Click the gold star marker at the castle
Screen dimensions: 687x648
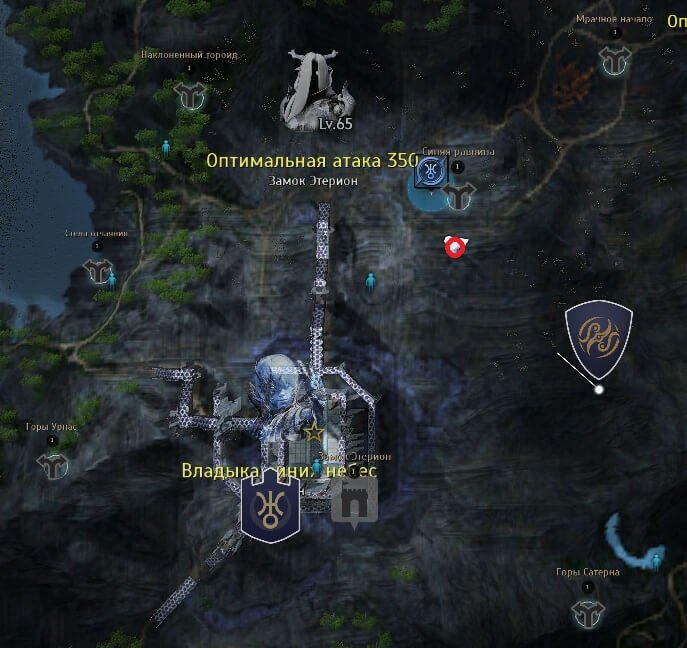(314, 432)
